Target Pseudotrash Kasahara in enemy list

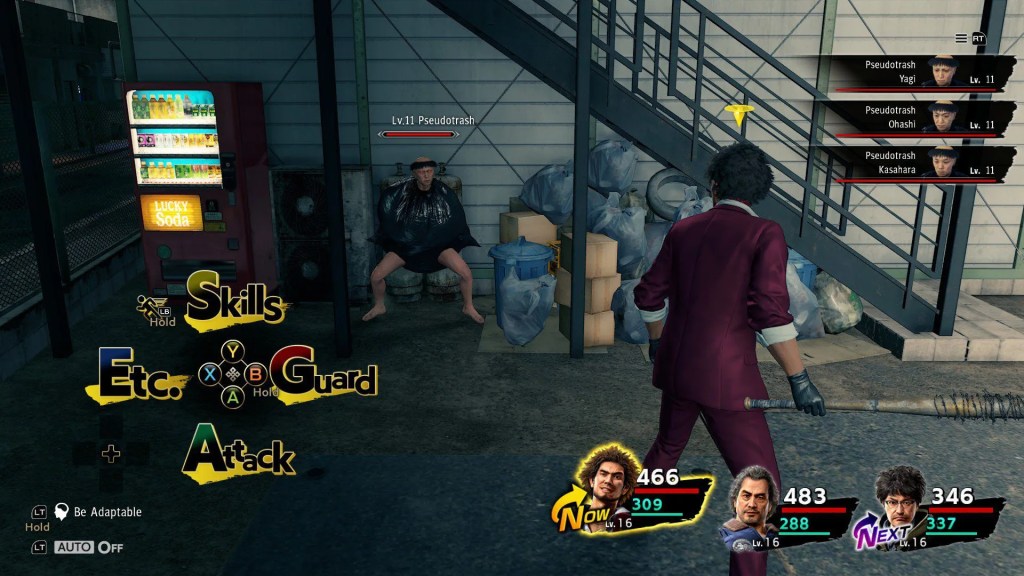click(922, 163)
